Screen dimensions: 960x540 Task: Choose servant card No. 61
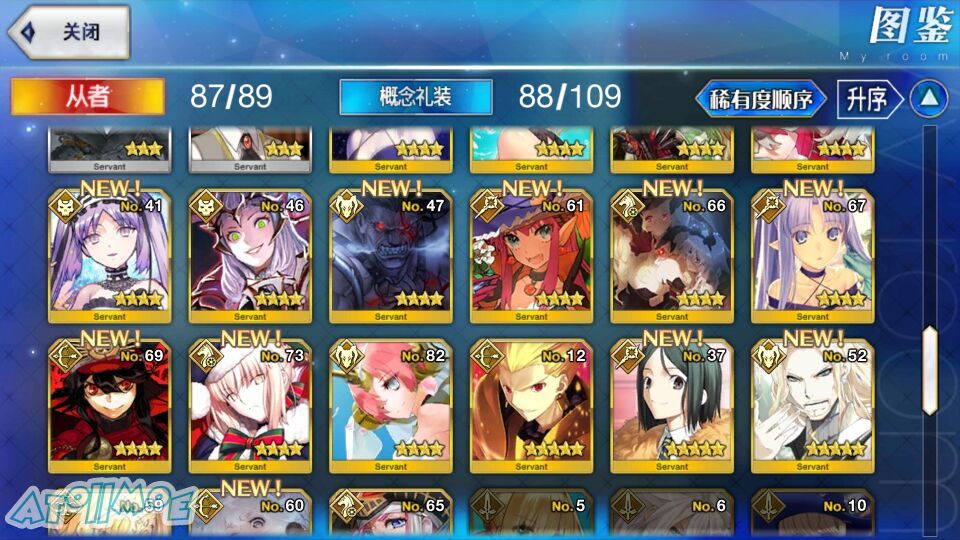click(531, 257)
